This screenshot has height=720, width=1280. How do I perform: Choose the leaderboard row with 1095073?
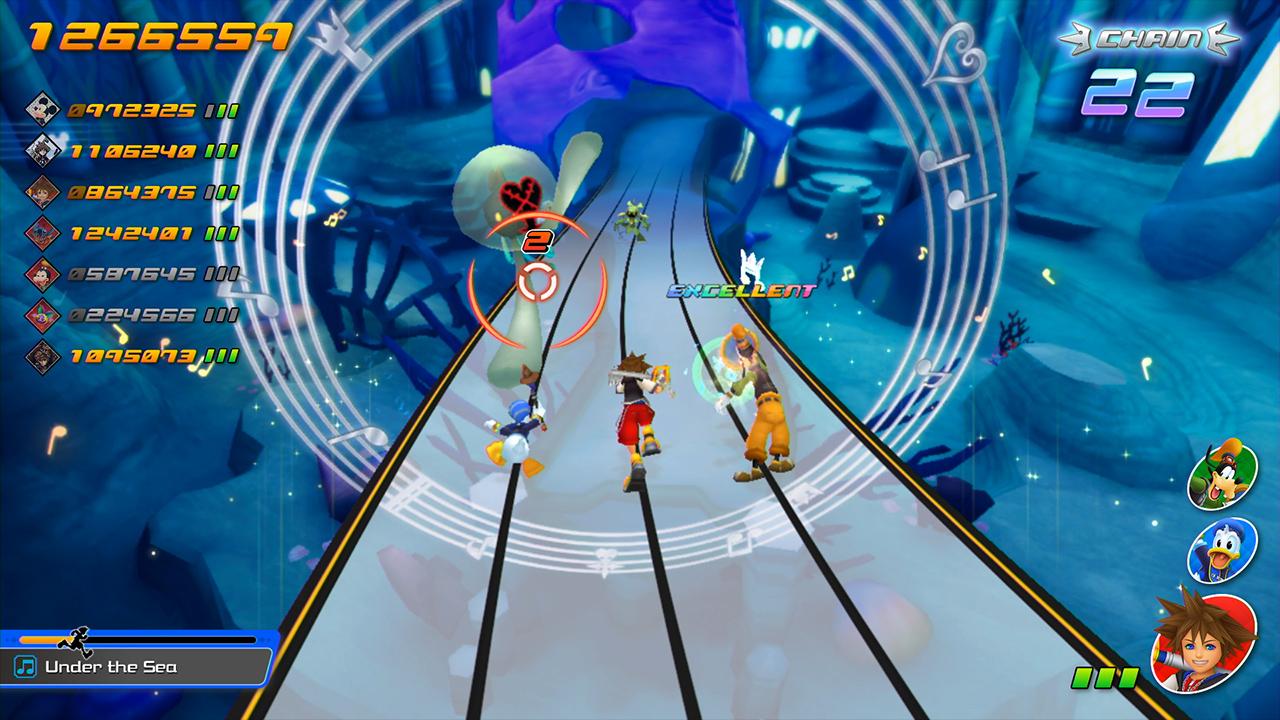click(130, 356)
